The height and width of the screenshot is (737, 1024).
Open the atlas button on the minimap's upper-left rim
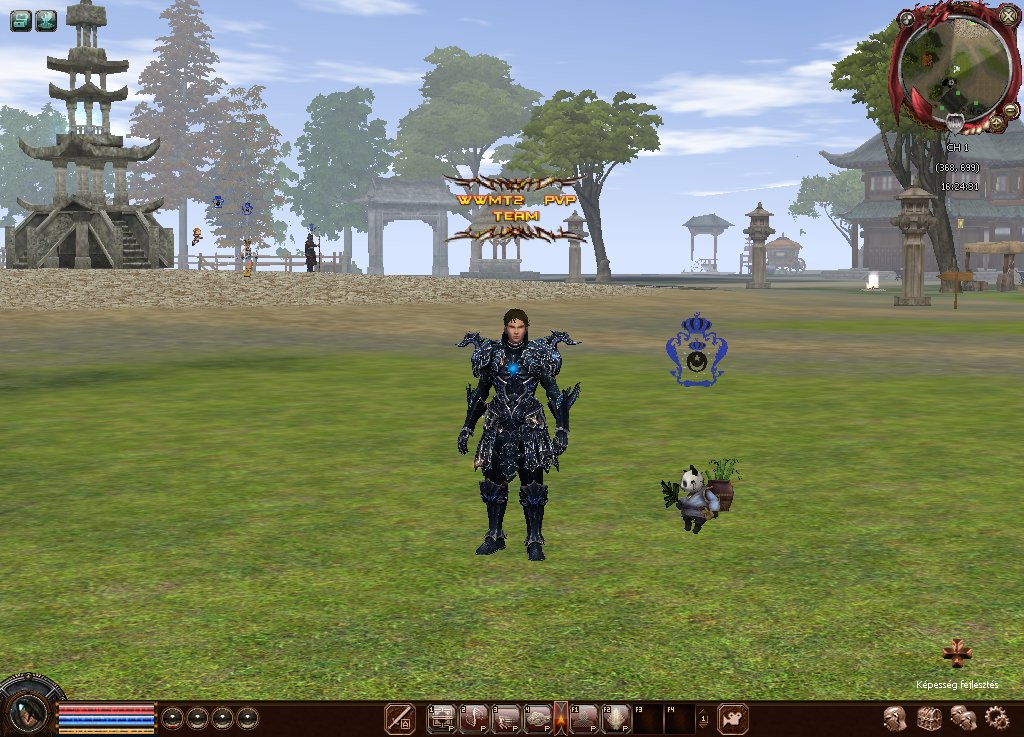coord(906,18)
